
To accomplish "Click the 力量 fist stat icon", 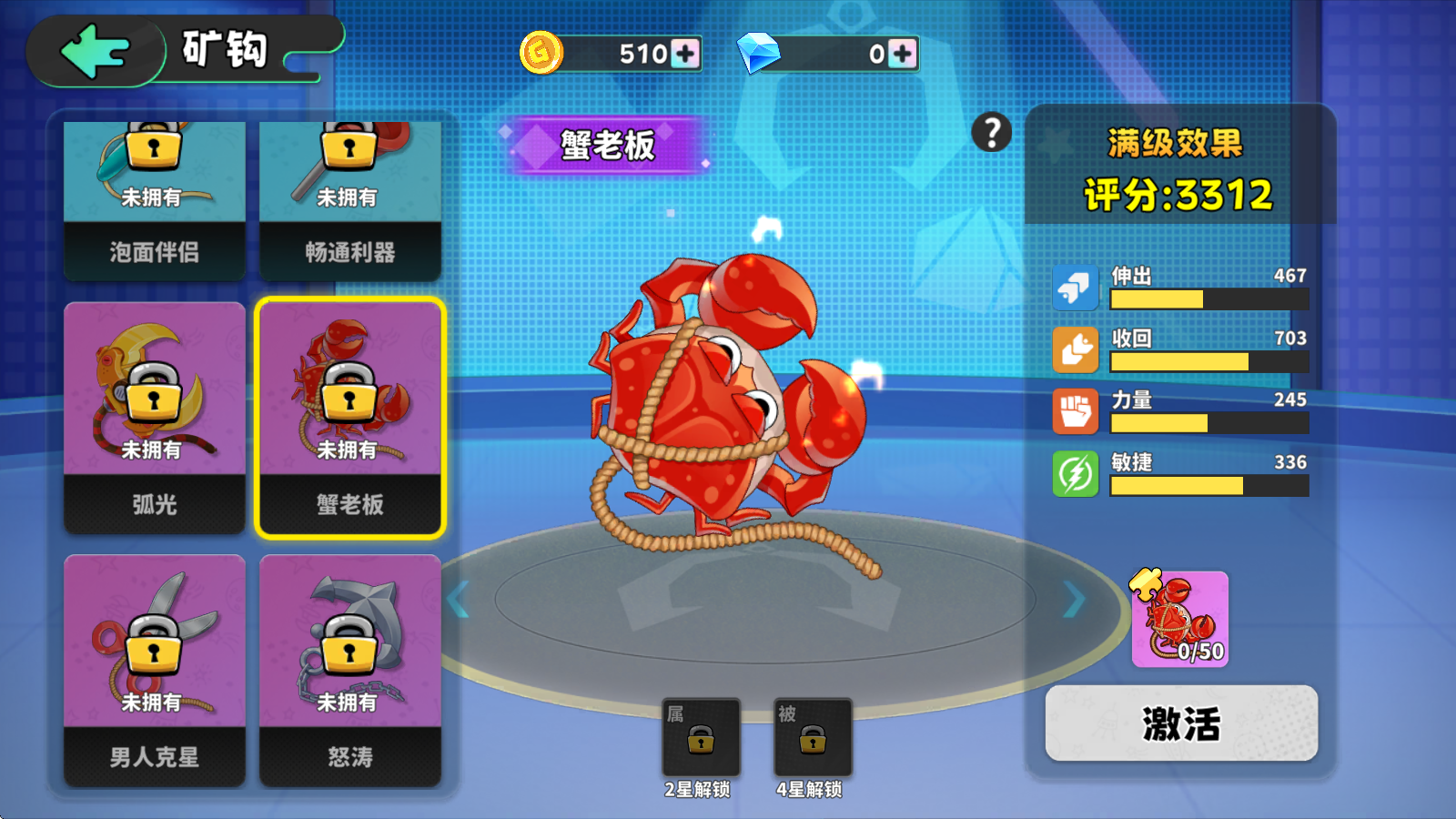I will click(x=1076, y=409).
